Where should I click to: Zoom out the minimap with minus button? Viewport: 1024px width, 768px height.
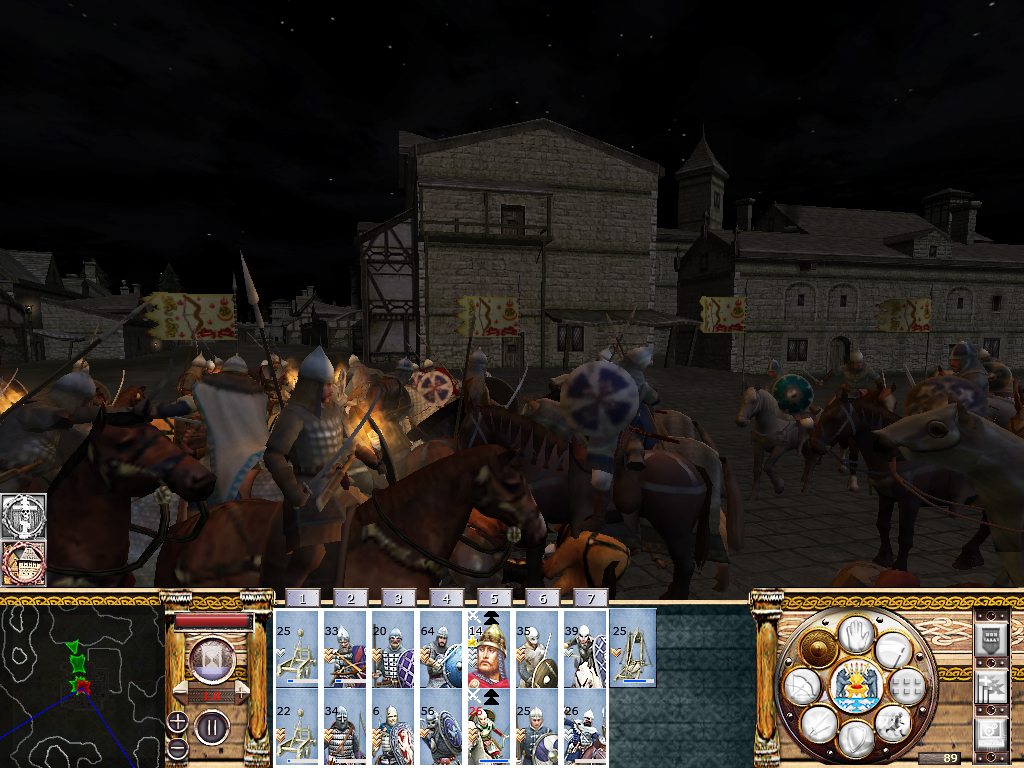(177, 748)
